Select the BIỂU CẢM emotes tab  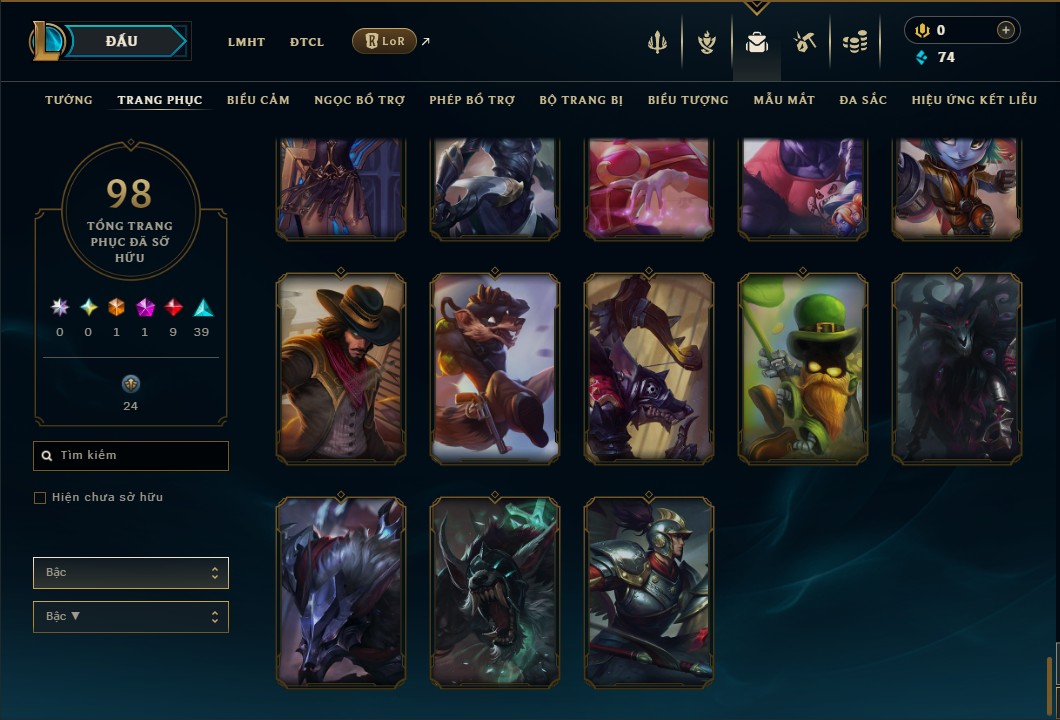[x=258, y=100]
